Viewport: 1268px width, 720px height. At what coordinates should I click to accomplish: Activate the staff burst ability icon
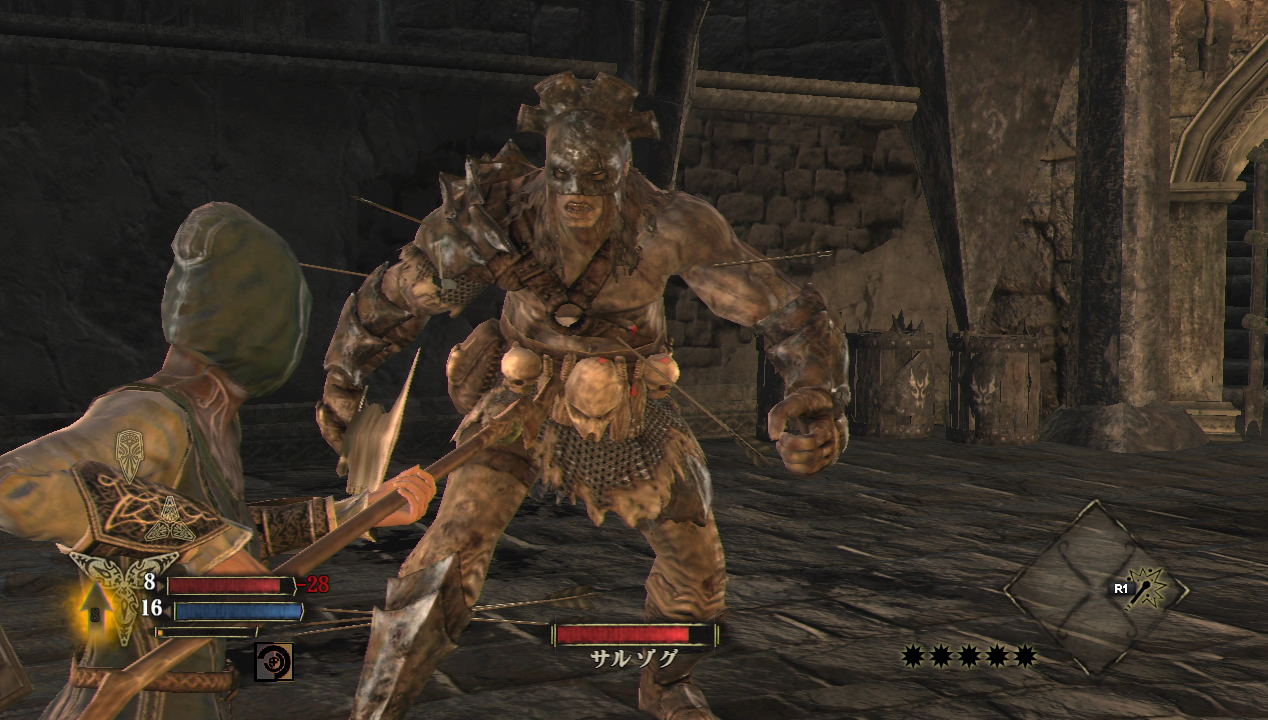pyautogui.click(x=1151, y=588)
